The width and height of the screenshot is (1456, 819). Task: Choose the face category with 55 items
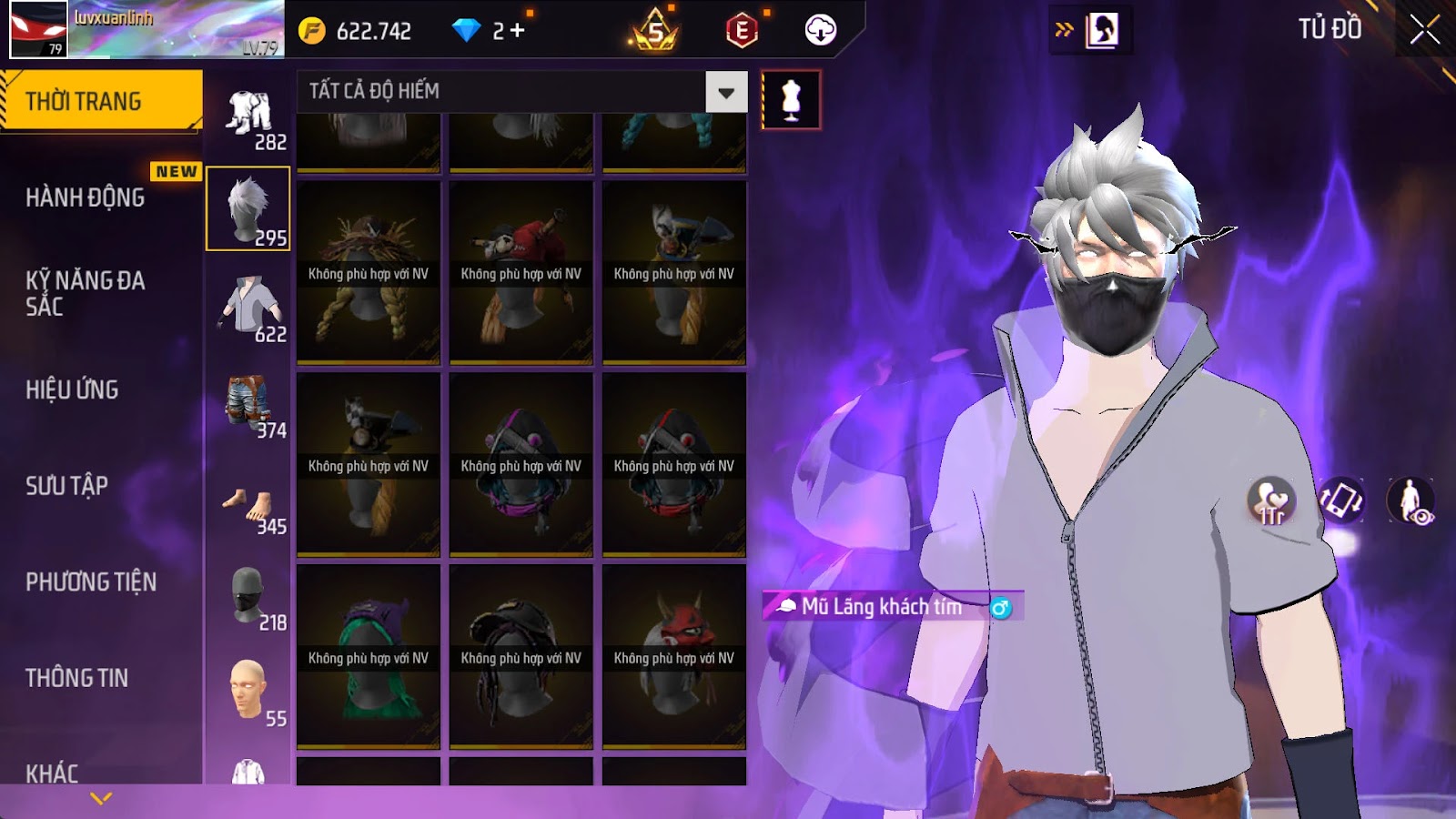pos(249,693)
